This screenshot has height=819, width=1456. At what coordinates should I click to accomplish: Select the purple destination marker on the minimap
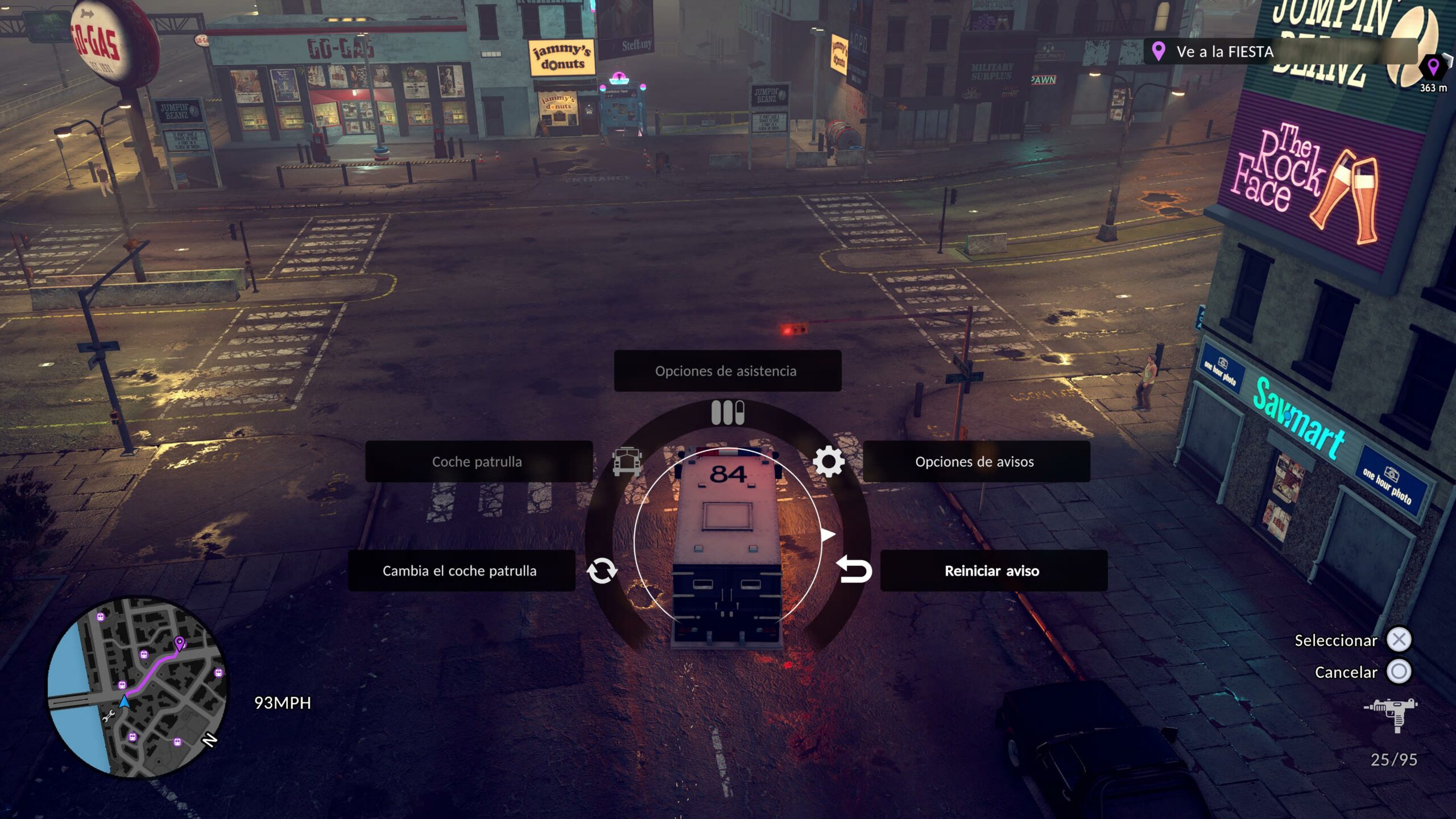[180, 643]
